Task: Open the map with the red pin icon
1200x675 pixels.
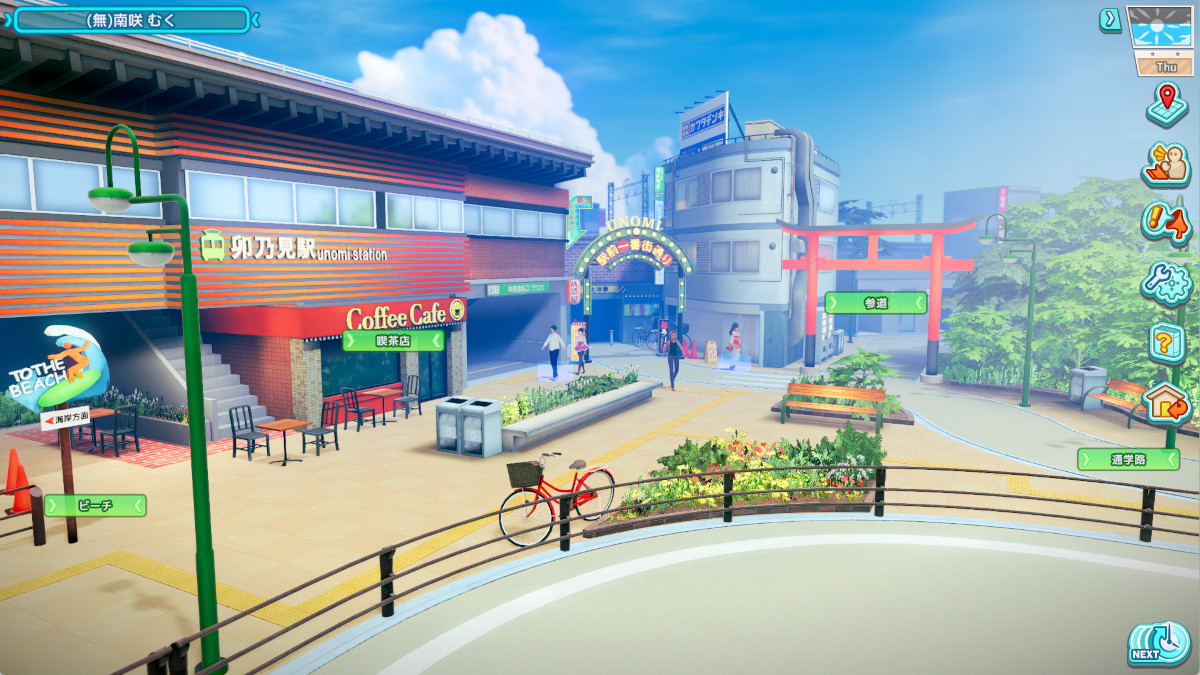Action: (x=1165, y=103)
